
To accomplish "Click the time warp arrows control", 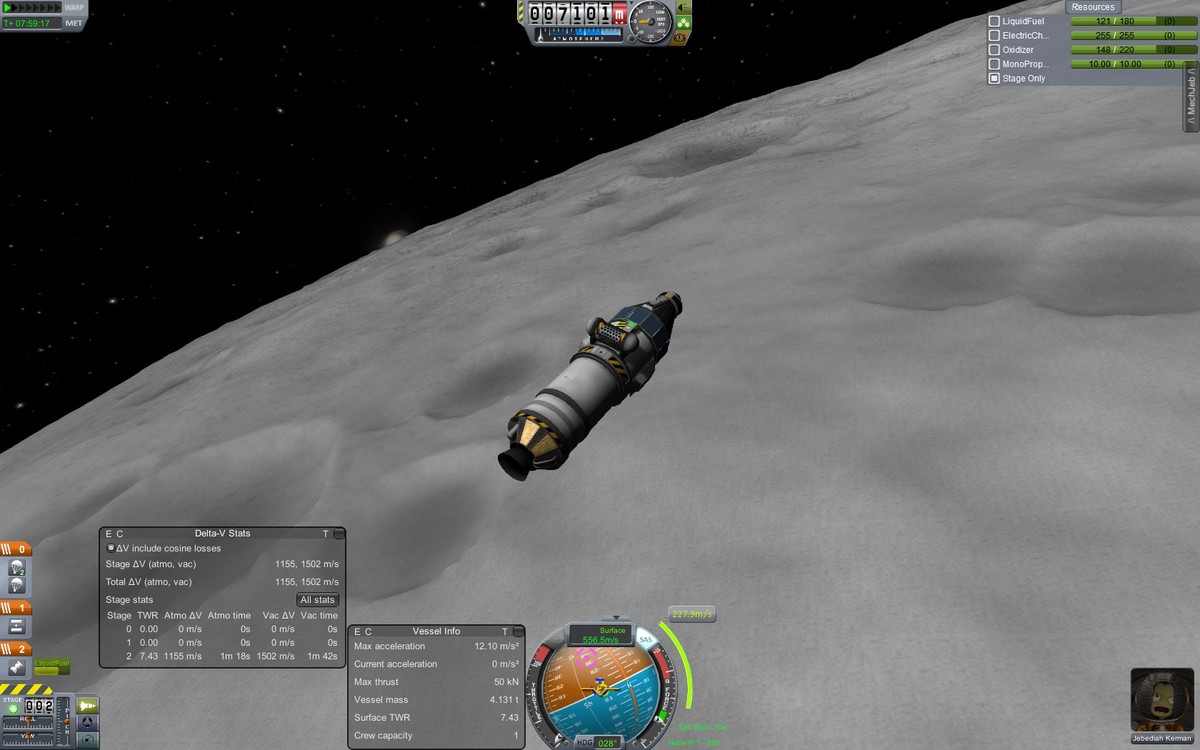I will (x=31, y=7).
